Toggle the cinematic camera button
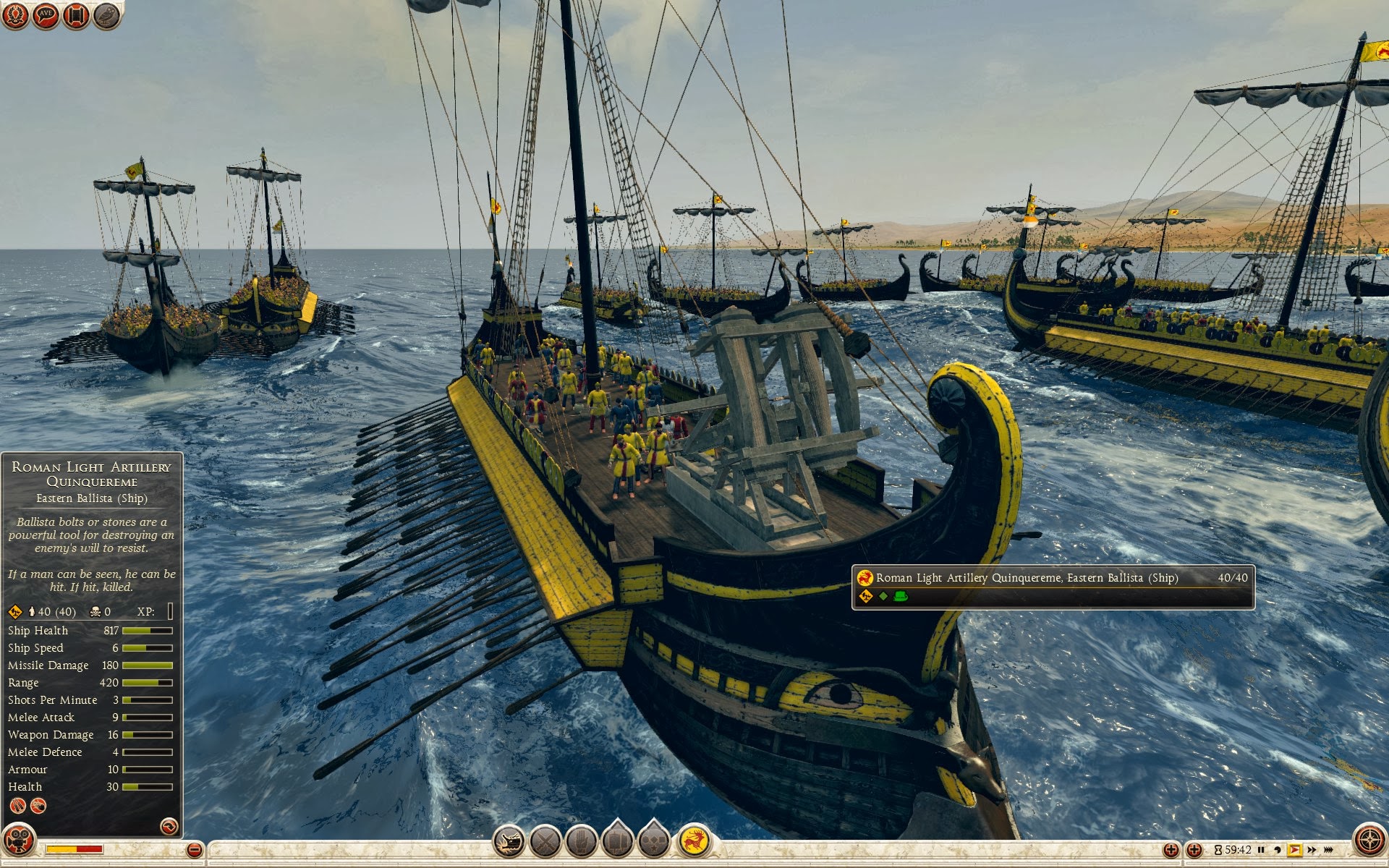This screenshot has height=868, width=1389. pos(18,841)
